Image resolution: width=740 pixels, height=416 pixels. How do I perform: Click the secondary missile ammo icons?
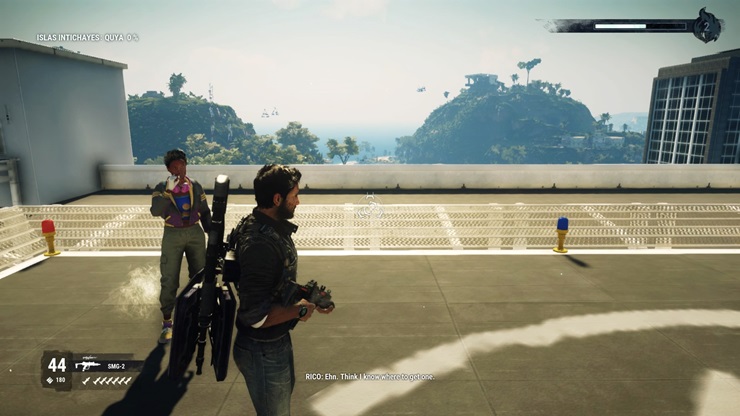pyautogui.click(x=107, y=381)
